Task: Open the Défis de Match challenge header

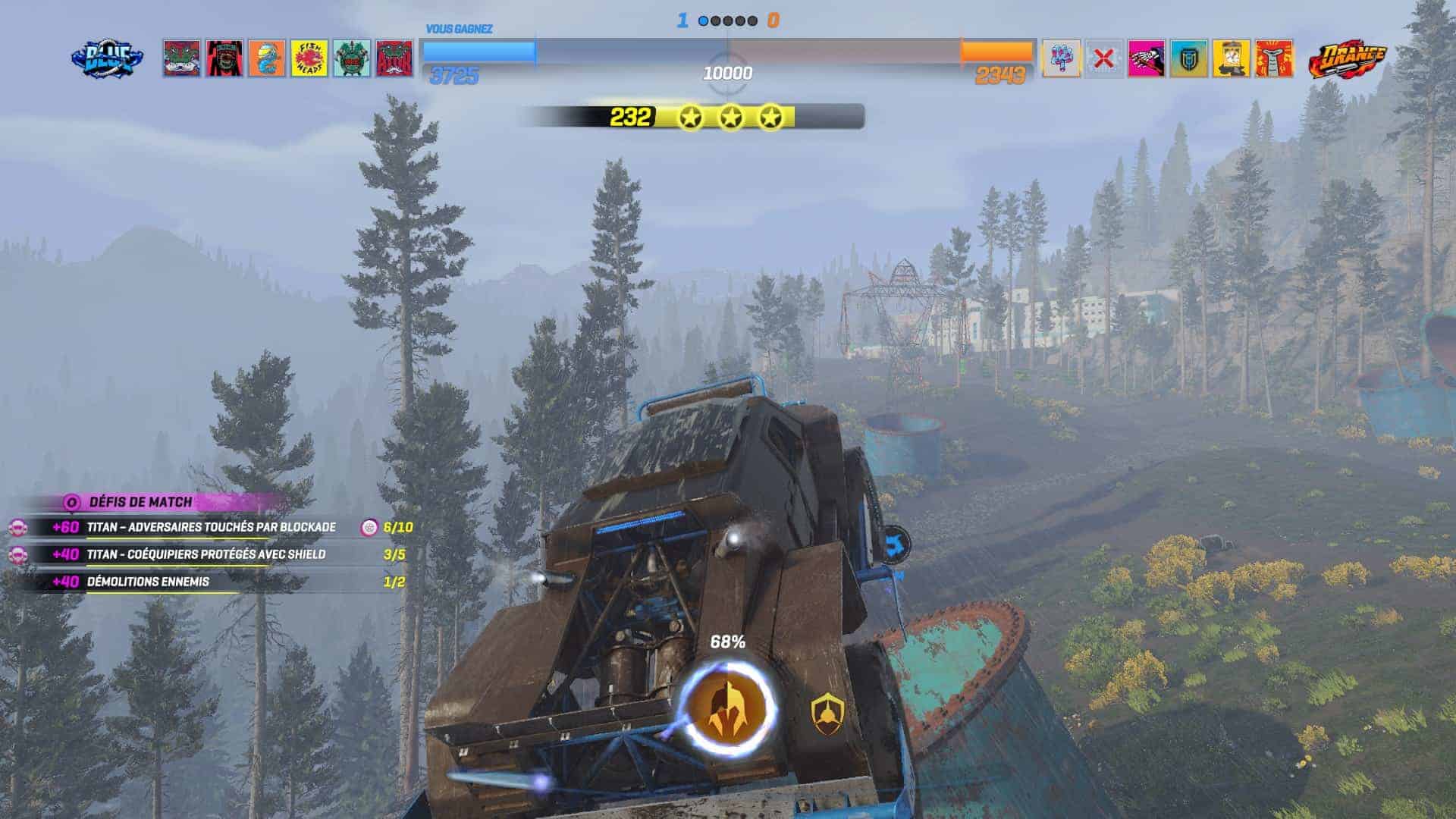Action: click(140, 502)
